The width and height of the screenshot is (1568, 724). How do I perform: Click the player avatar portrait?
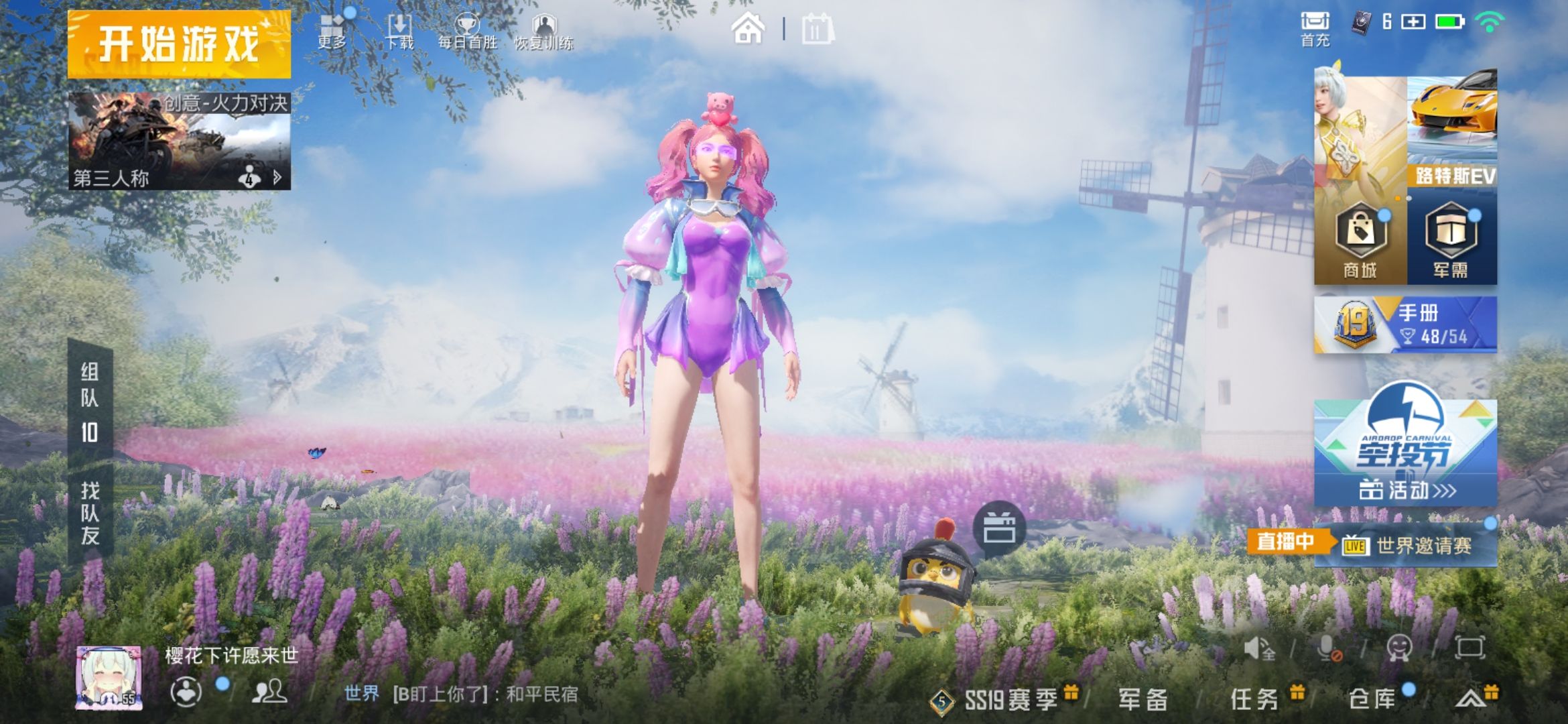tap(109, 677)
